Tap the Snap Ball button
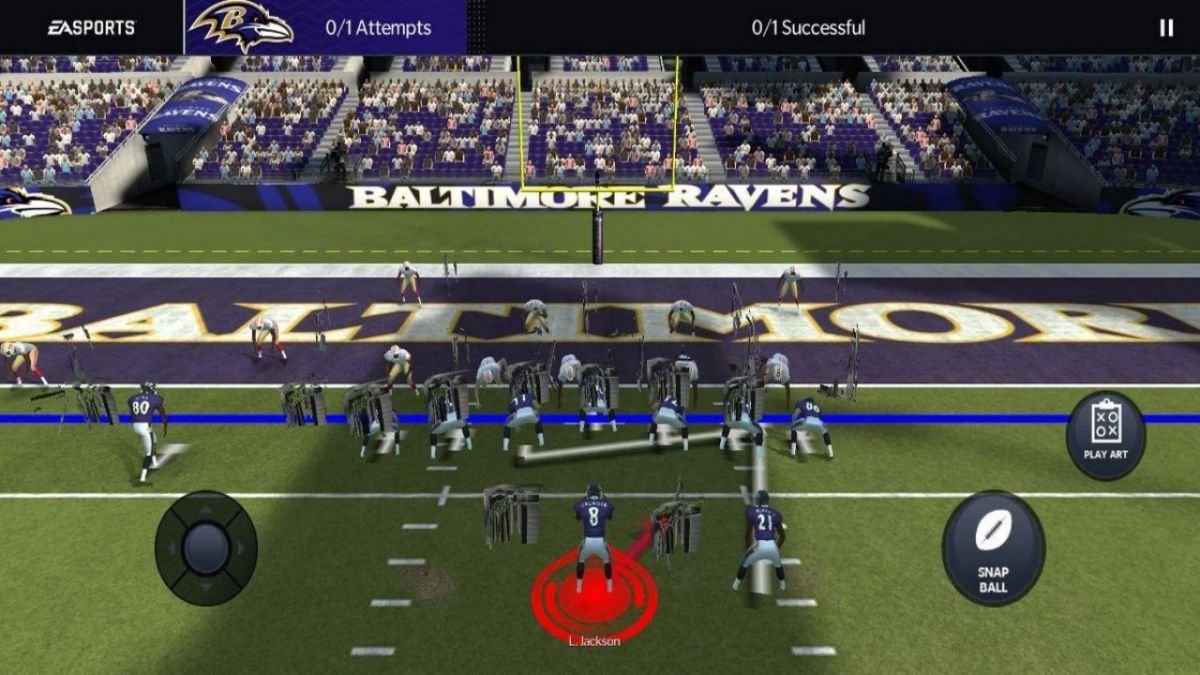Viewport: 1200px width, 675px height. [x=993, y=548]
